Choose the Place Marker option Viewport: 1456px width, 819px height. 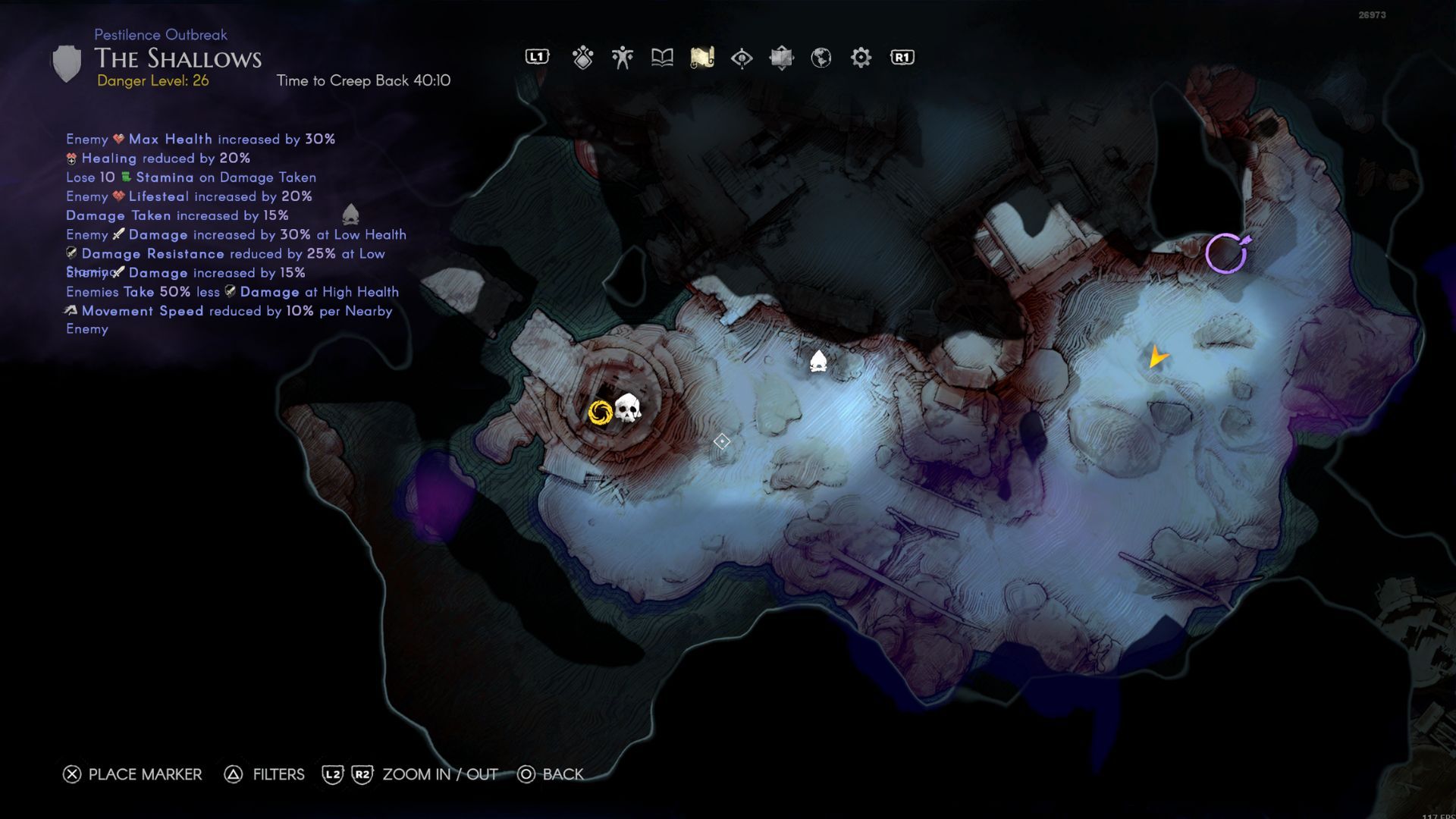pos(133,774)
